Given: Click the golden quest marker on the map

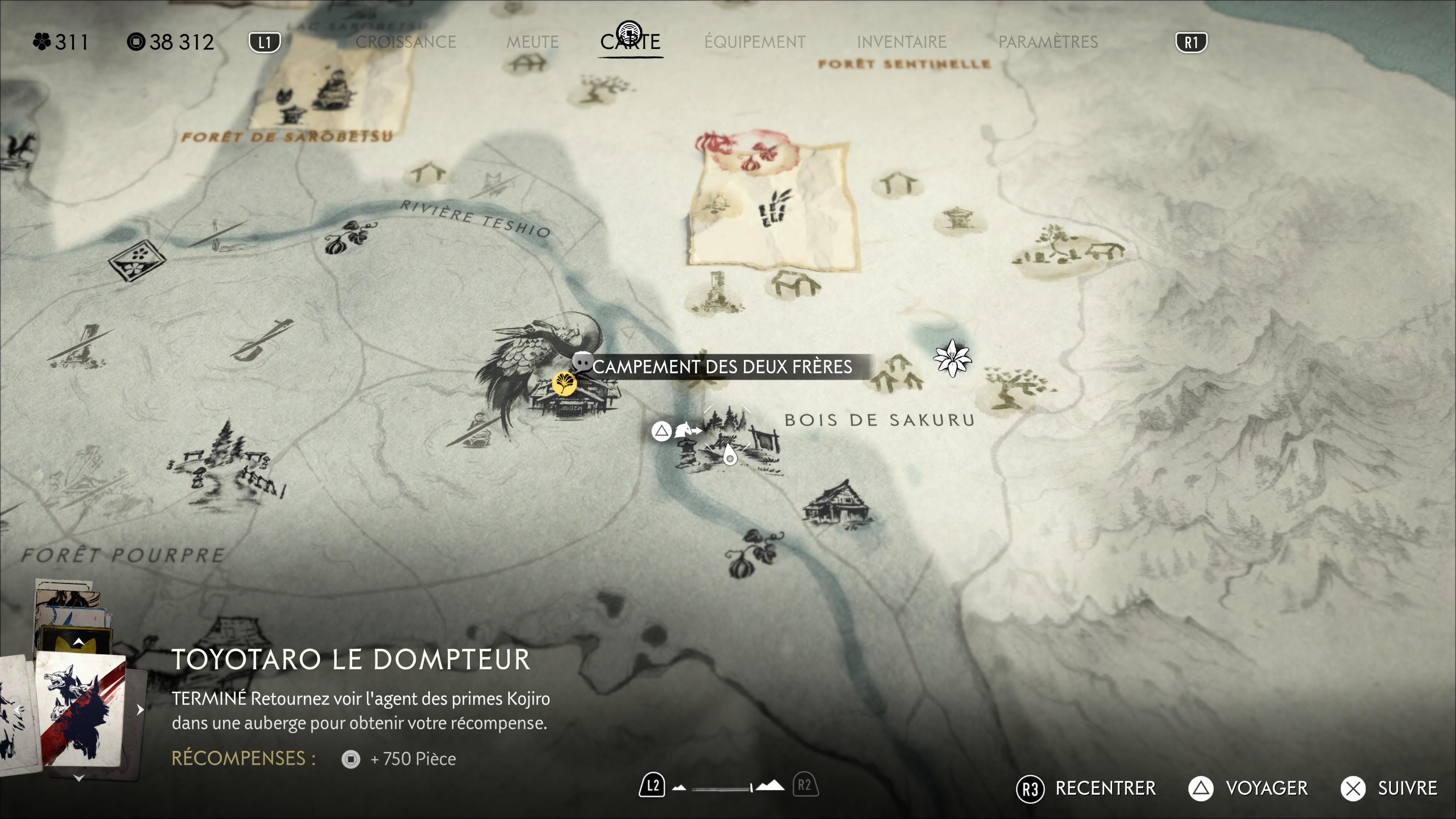Looking at the screenshot, I should pyautogui.click(x=563, y=384).
